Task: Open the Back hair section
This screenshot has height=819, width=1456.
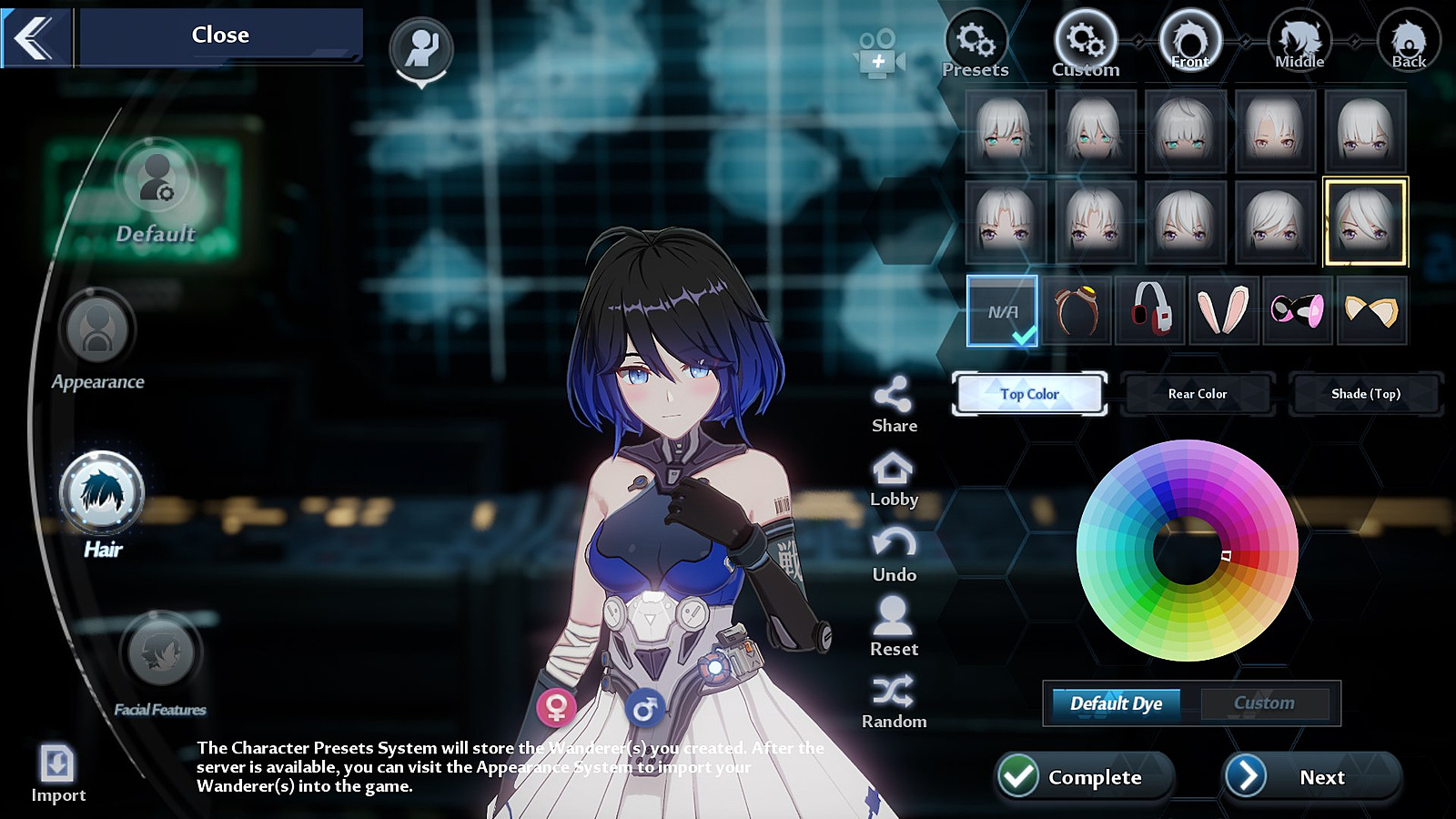Action: pyautogui.click(x=1408, y=41)
